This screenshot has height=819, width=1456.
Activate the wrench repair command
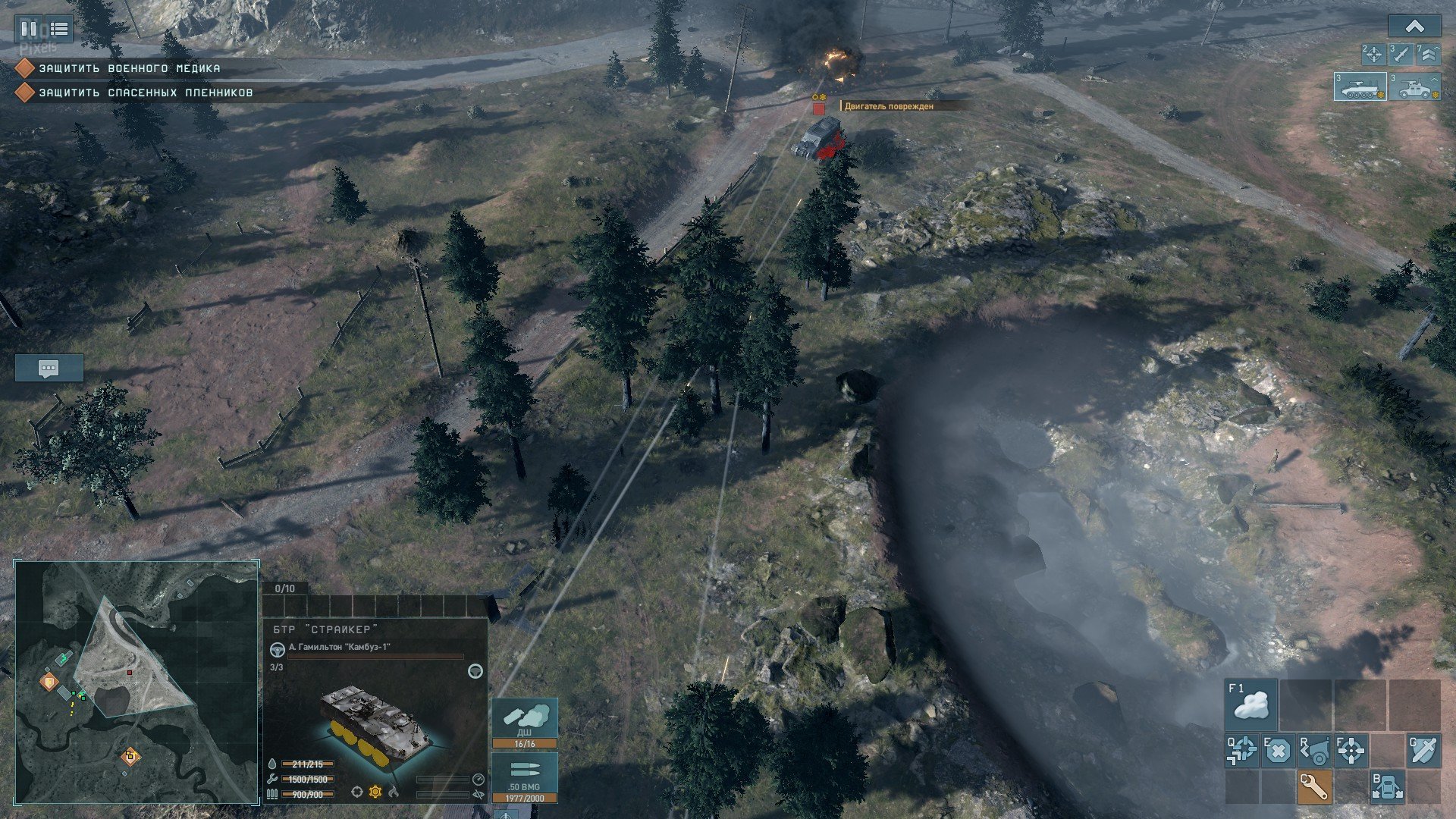point(1314,787)
